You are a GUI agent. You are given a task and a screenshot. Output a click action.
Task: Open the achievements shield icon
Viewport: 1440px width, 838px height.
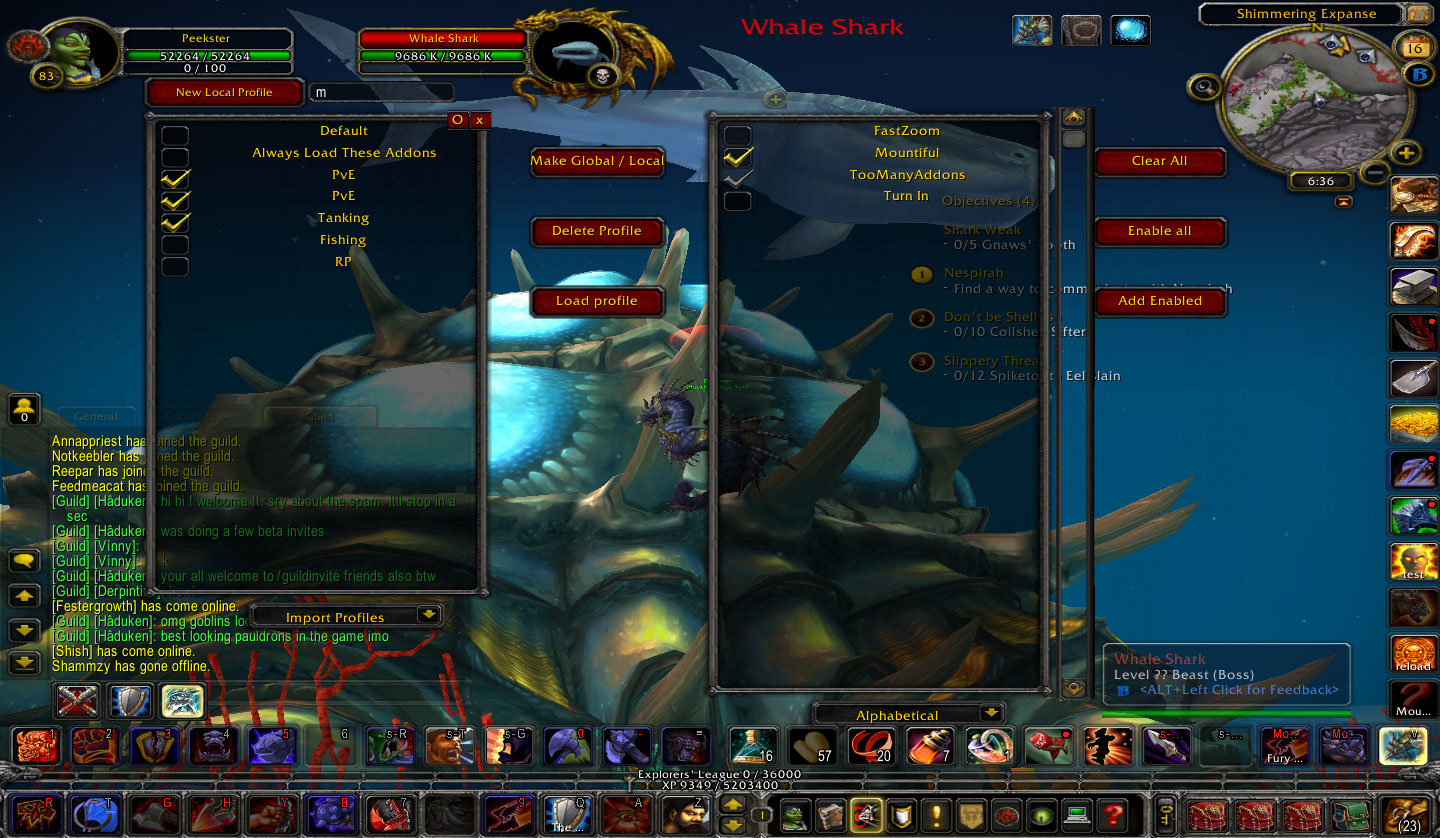(x=901, y=815)
